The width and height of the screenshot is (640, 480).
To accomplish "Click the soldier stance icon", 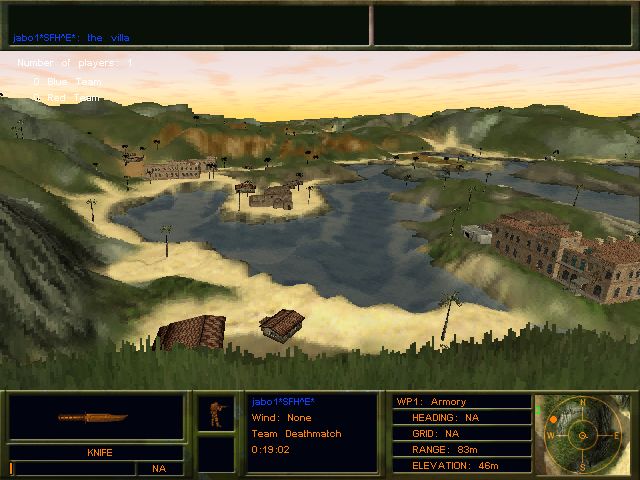I will [x=215, y=412].
